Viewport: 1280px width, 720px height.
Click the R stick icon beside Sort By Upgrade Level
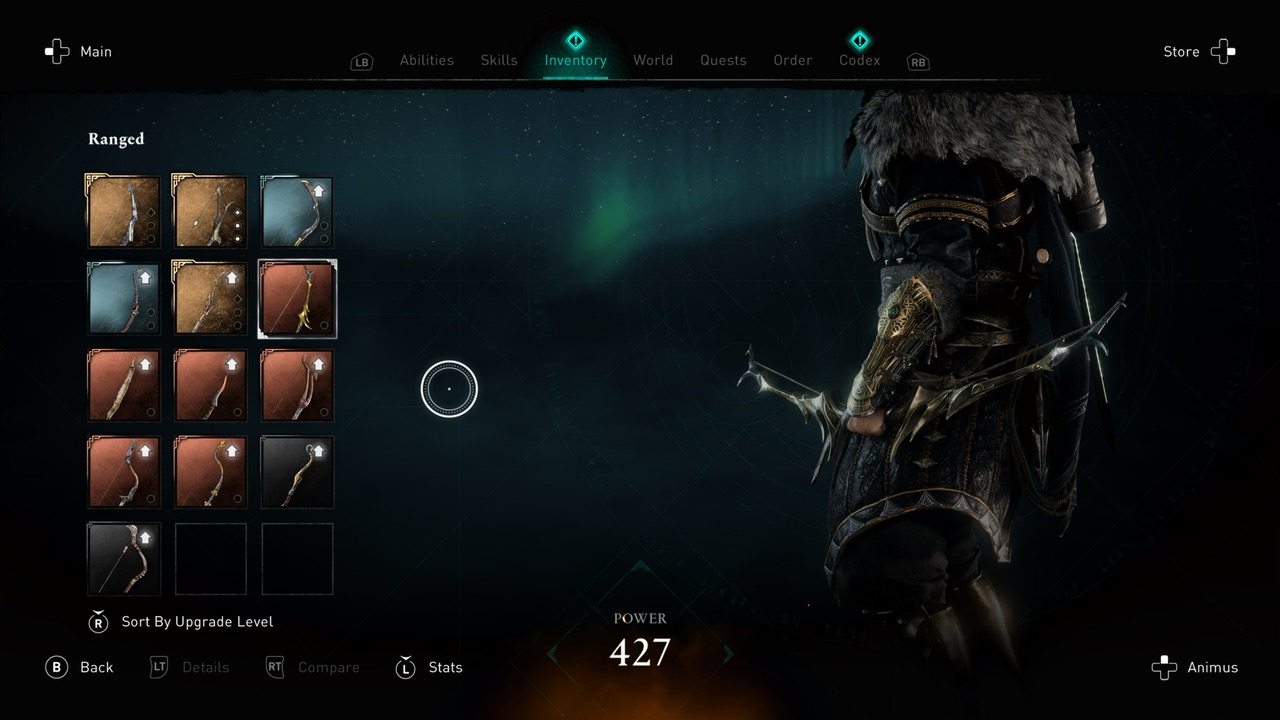[98, 621]
